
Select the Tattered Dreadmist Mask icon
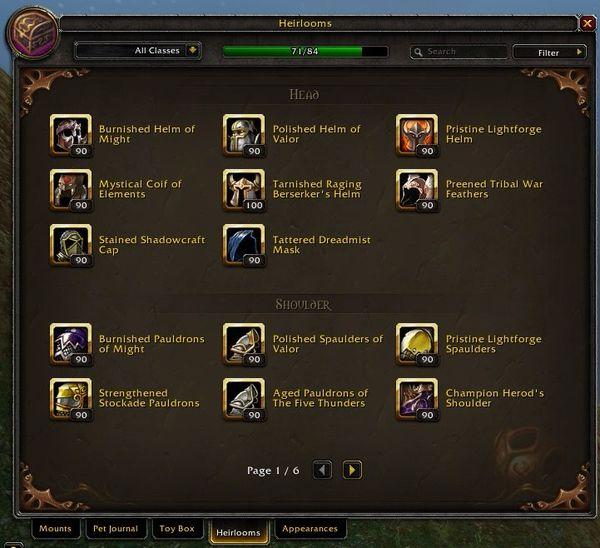point(244,245)
